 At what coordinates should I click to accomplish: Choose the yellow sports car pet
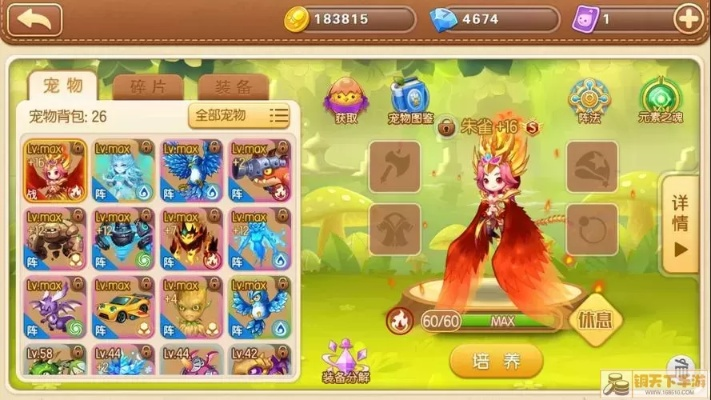coord(124,307)
